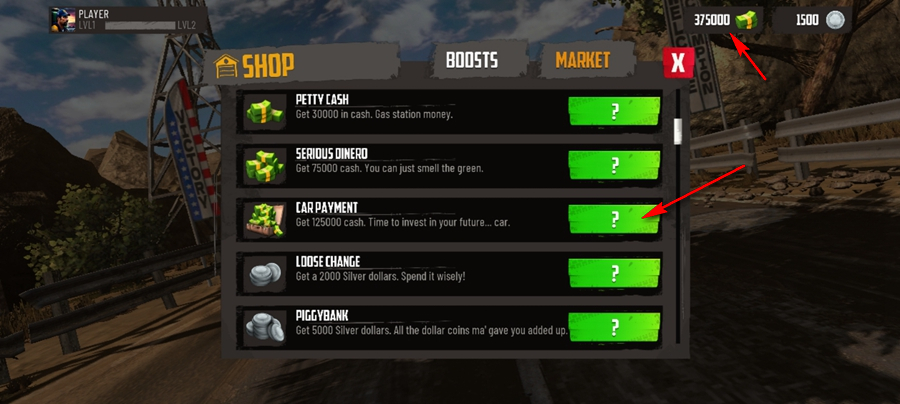This screenshot has width=900, height=404.
Task: Switch to the Boosts tab
Action: click(473, 61)
